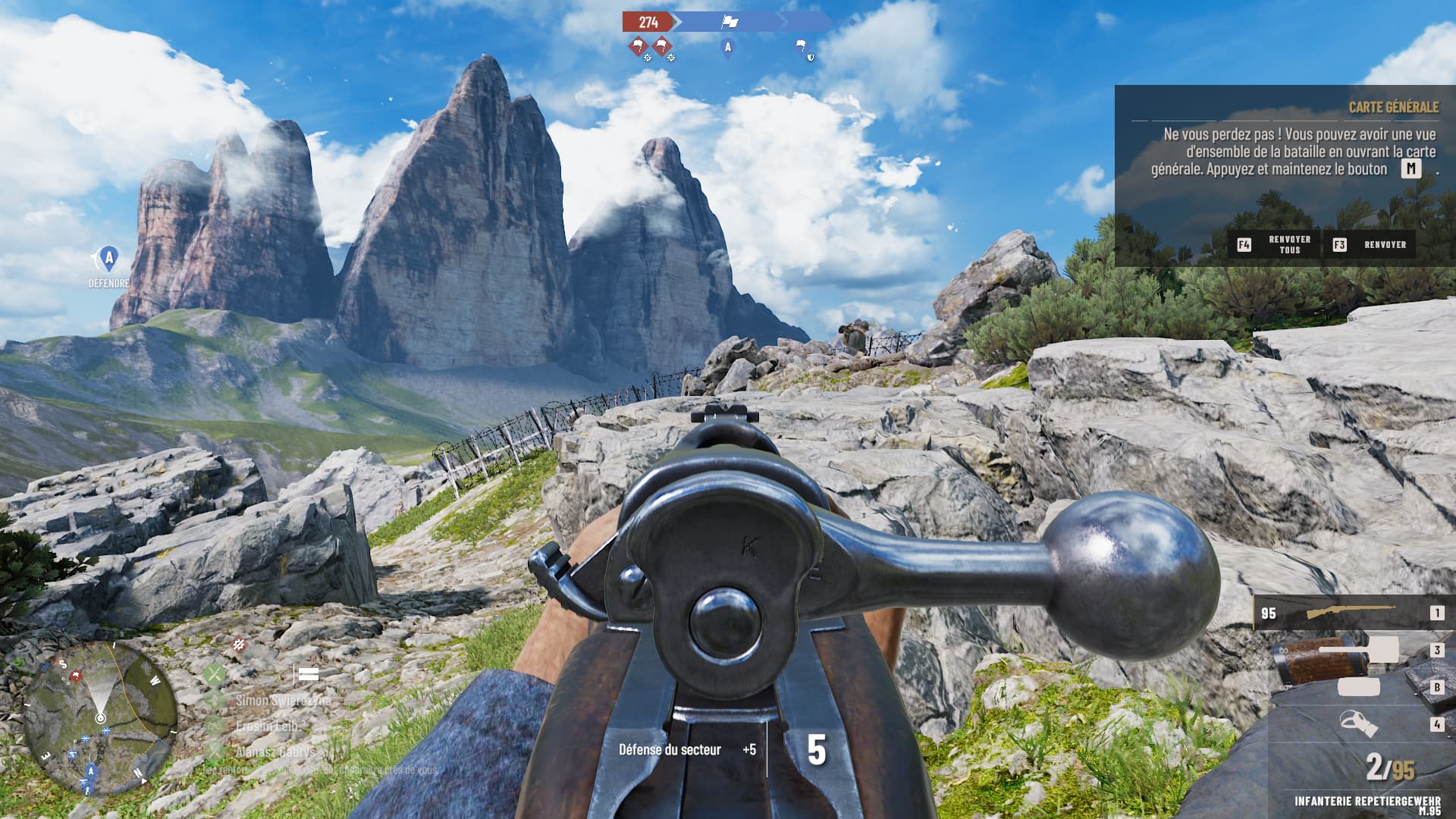Click the objective A pin under the progress bar
The width and height of the screenshot is (1456, 819).
[728, 48]
